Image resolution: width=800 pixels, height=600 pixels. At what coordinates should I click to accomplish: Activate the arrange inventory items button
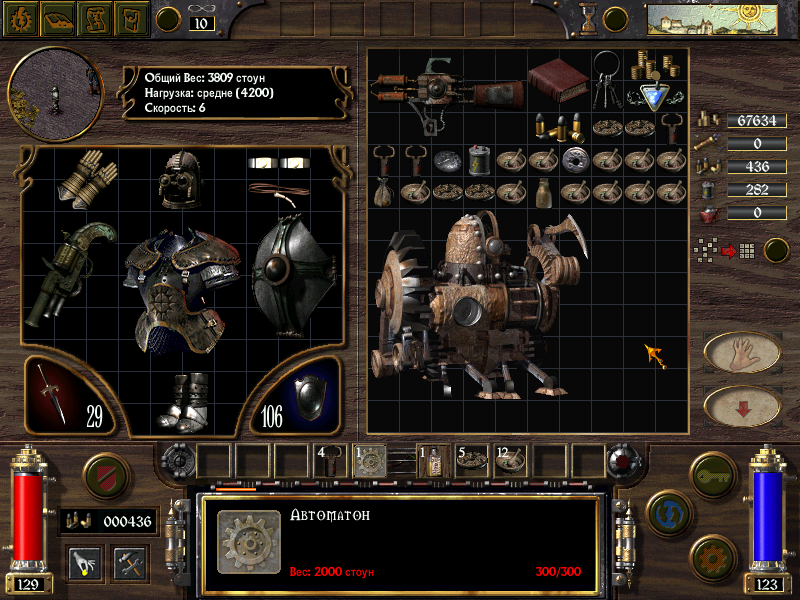738,250
